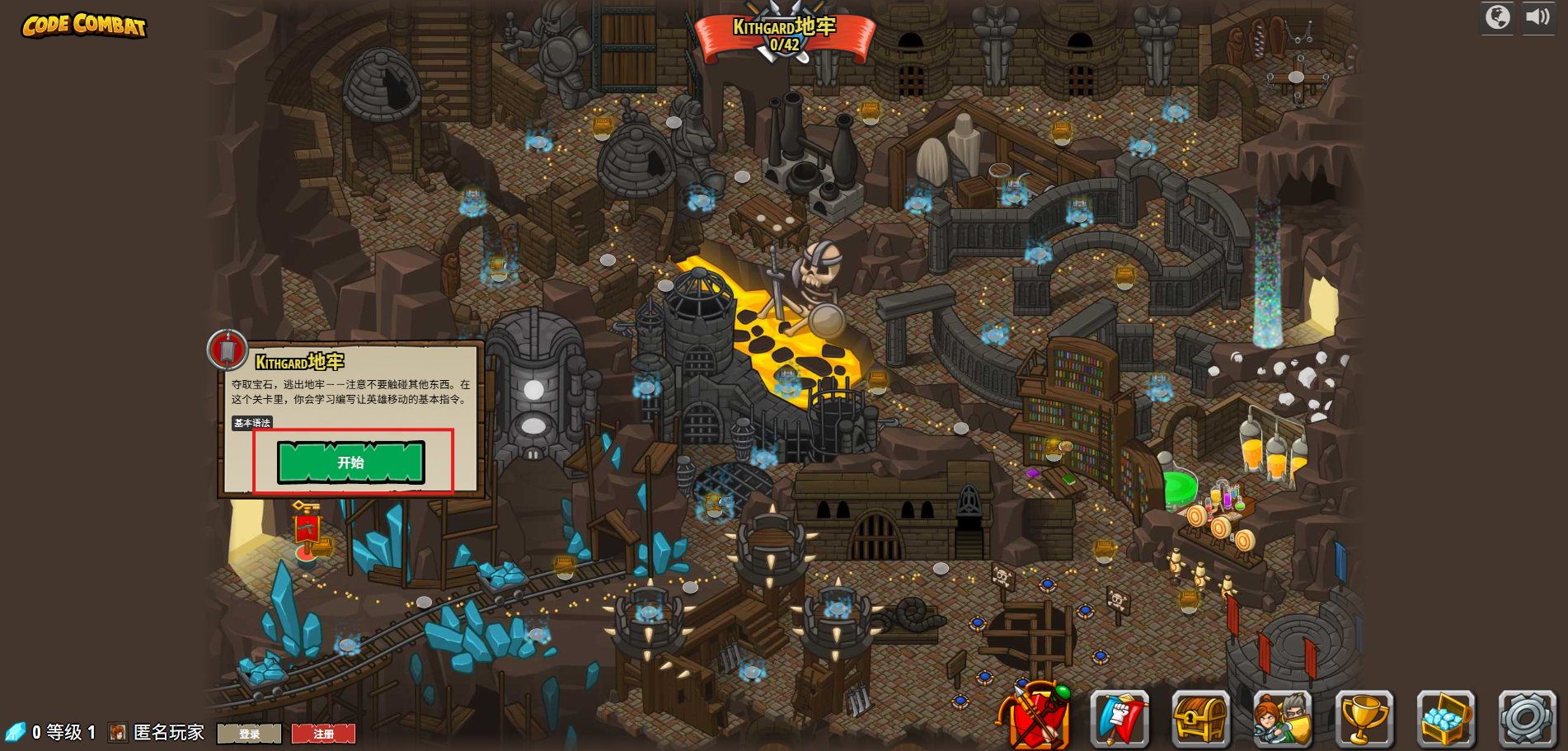Open the red shield and crossbow icon
This screenshot has height=751, width=1568.
(1035, 717)
